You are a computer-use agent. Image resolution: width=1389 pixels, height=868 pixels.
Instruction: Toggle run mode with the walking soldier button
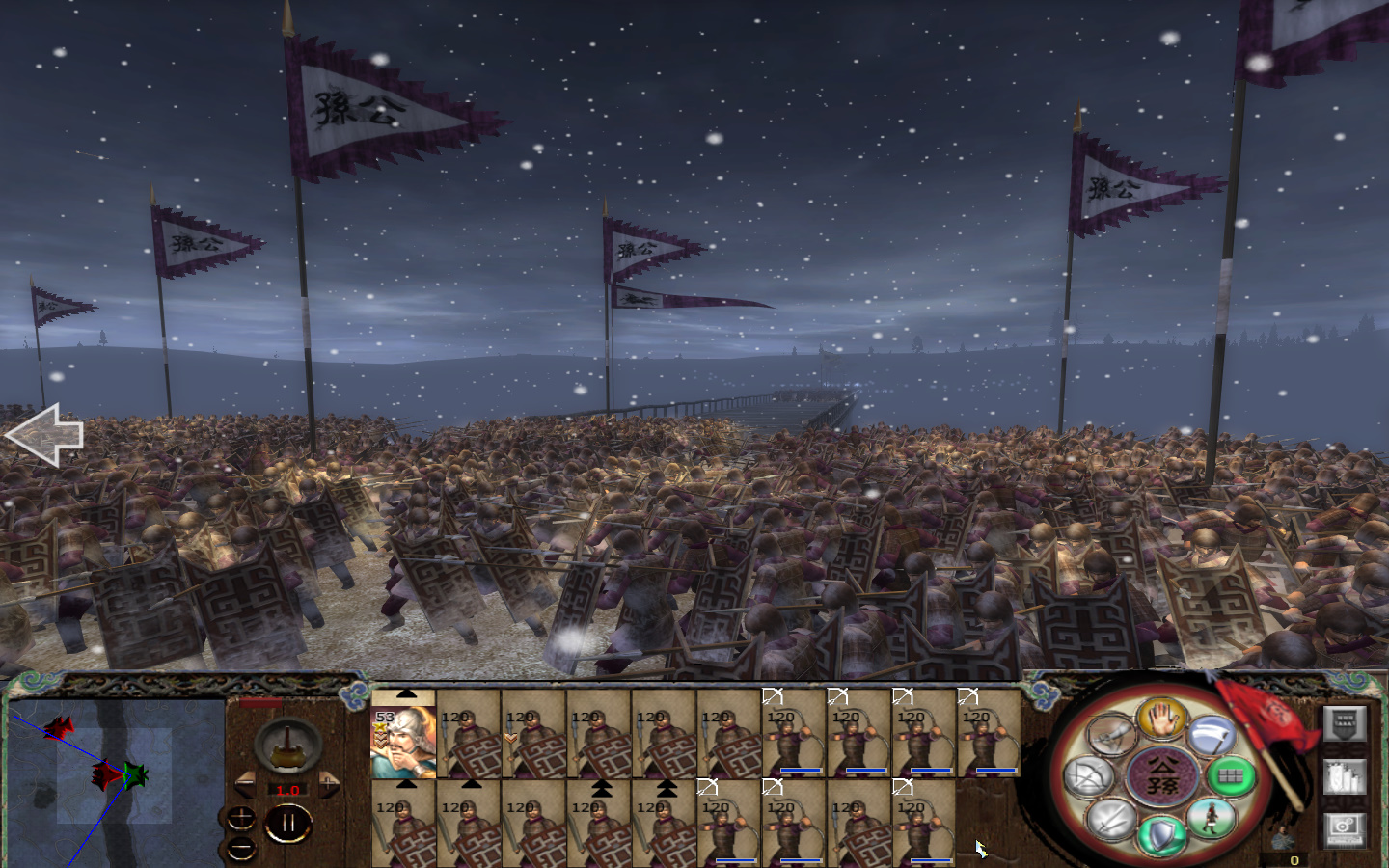coord(1210,818)
